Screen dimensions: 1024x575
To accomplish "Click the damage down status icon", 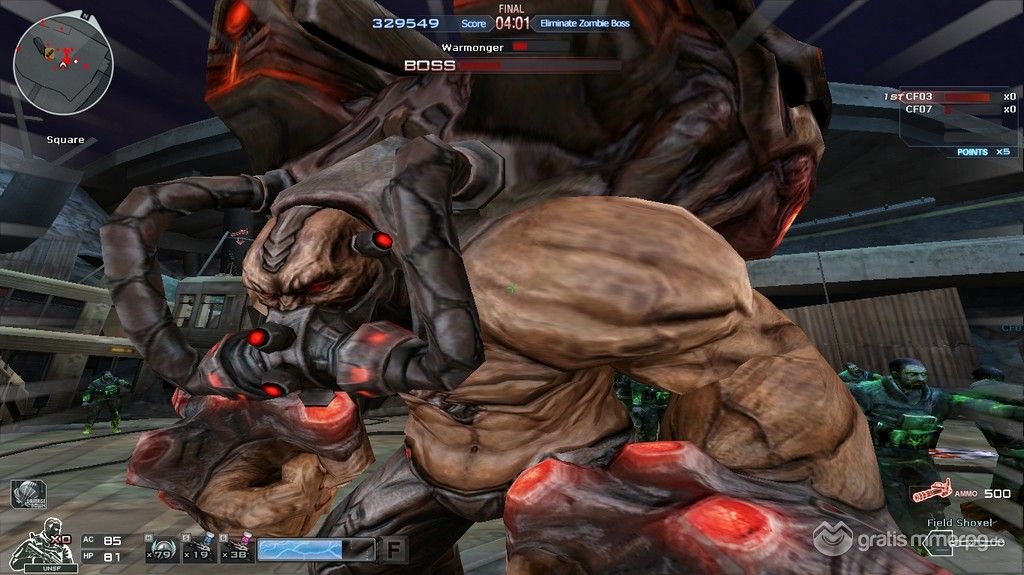I will pos(26,494).
